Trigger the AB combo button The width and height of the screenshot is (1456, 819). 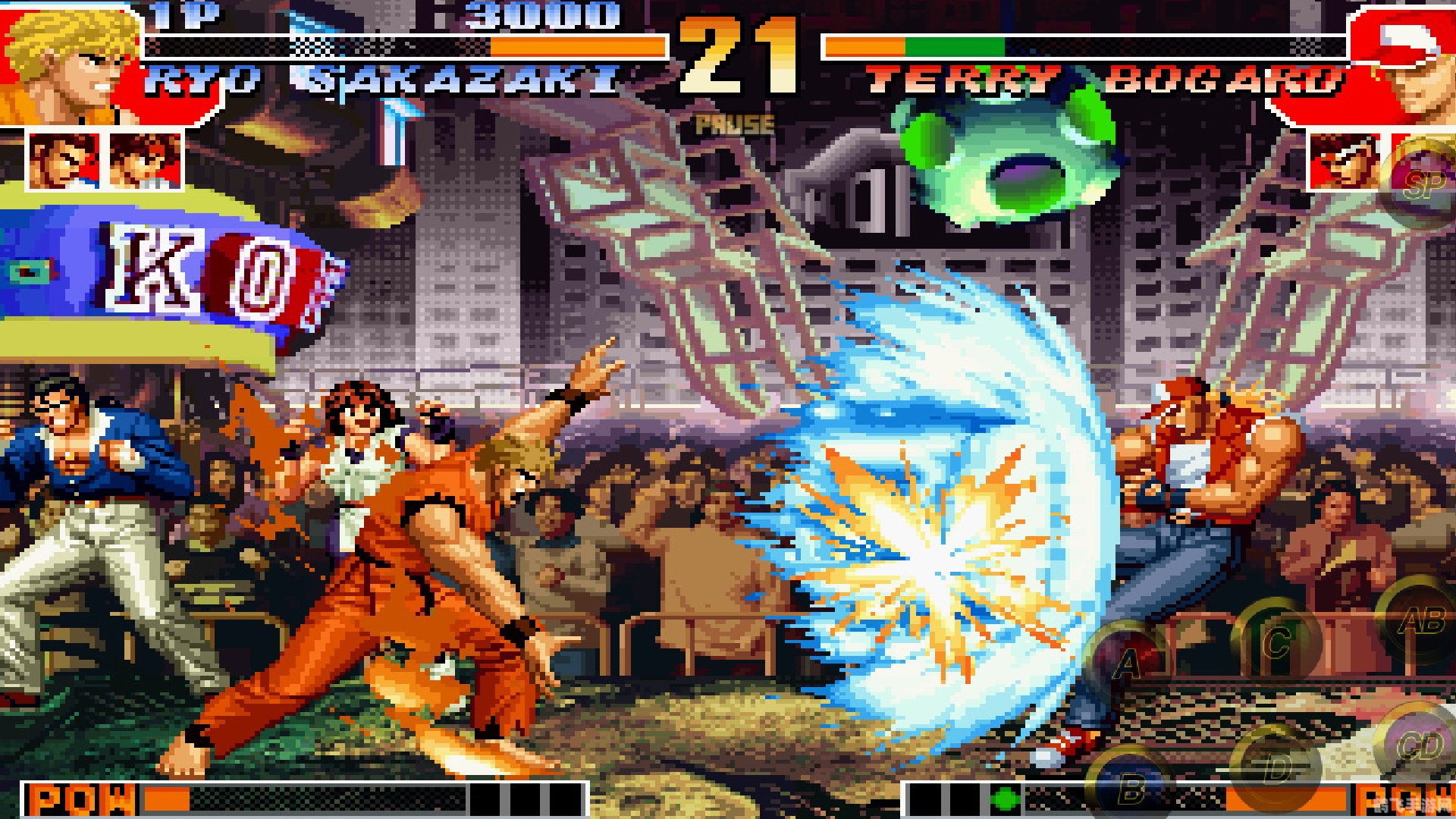[x=1421, y=620]
